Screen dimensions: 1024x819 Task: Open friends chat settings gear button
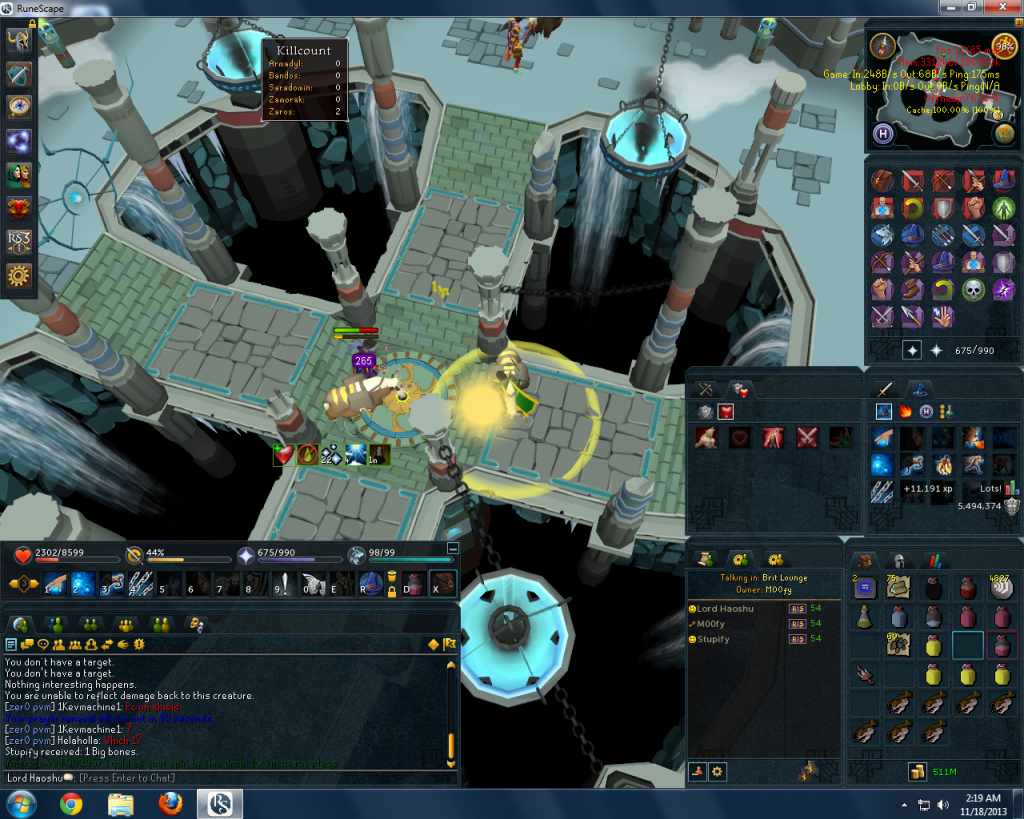pos(717,771)
